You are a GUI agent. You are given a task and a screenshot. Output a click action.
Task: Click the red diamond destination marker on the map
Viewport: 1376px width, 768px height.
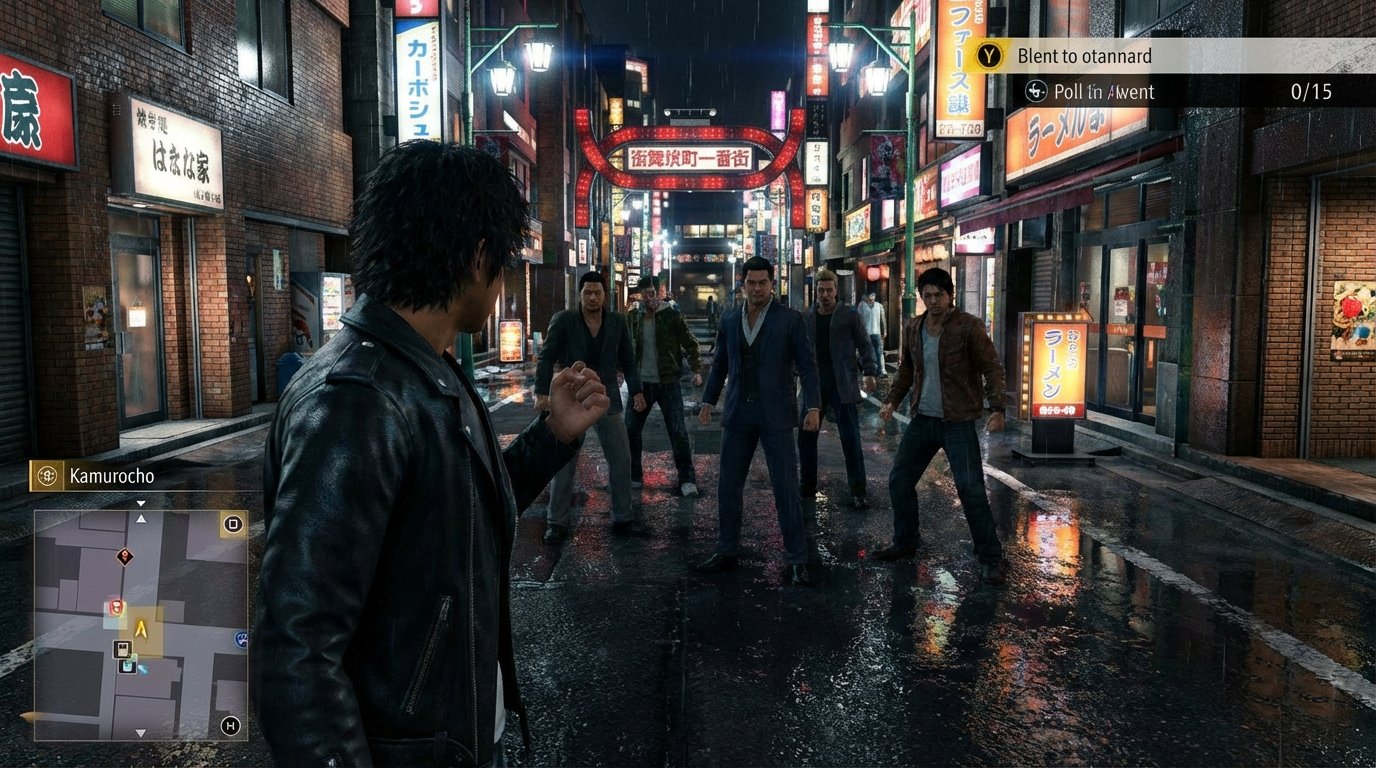pos(124,556)
